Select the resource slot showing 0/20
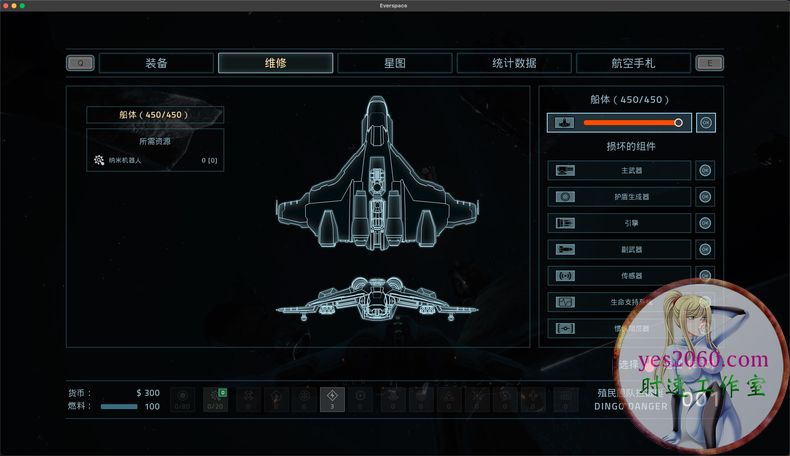Image resolution: width=790 pixels, height=456 pixels. click(x=215, y=399)
